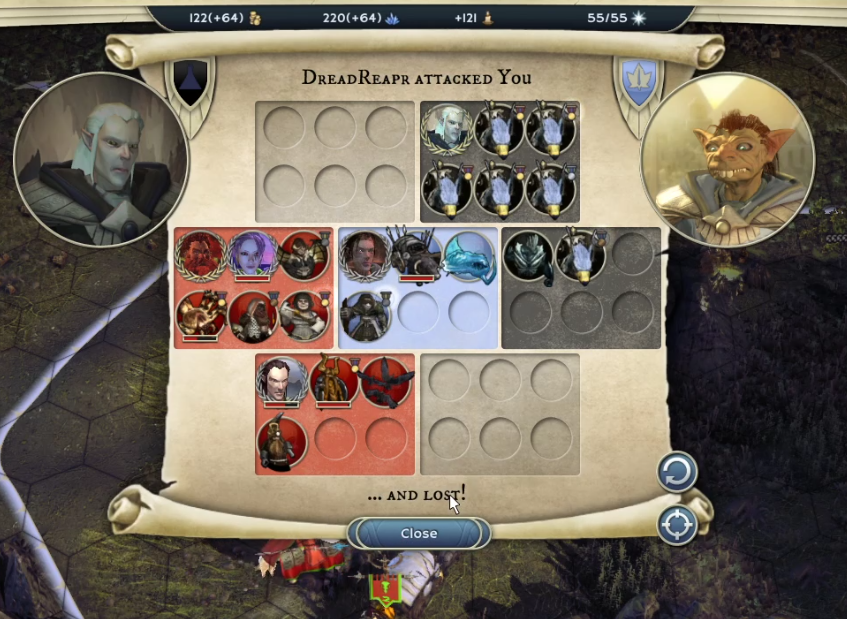Select the dark armored knight unit

click(528, 256)
